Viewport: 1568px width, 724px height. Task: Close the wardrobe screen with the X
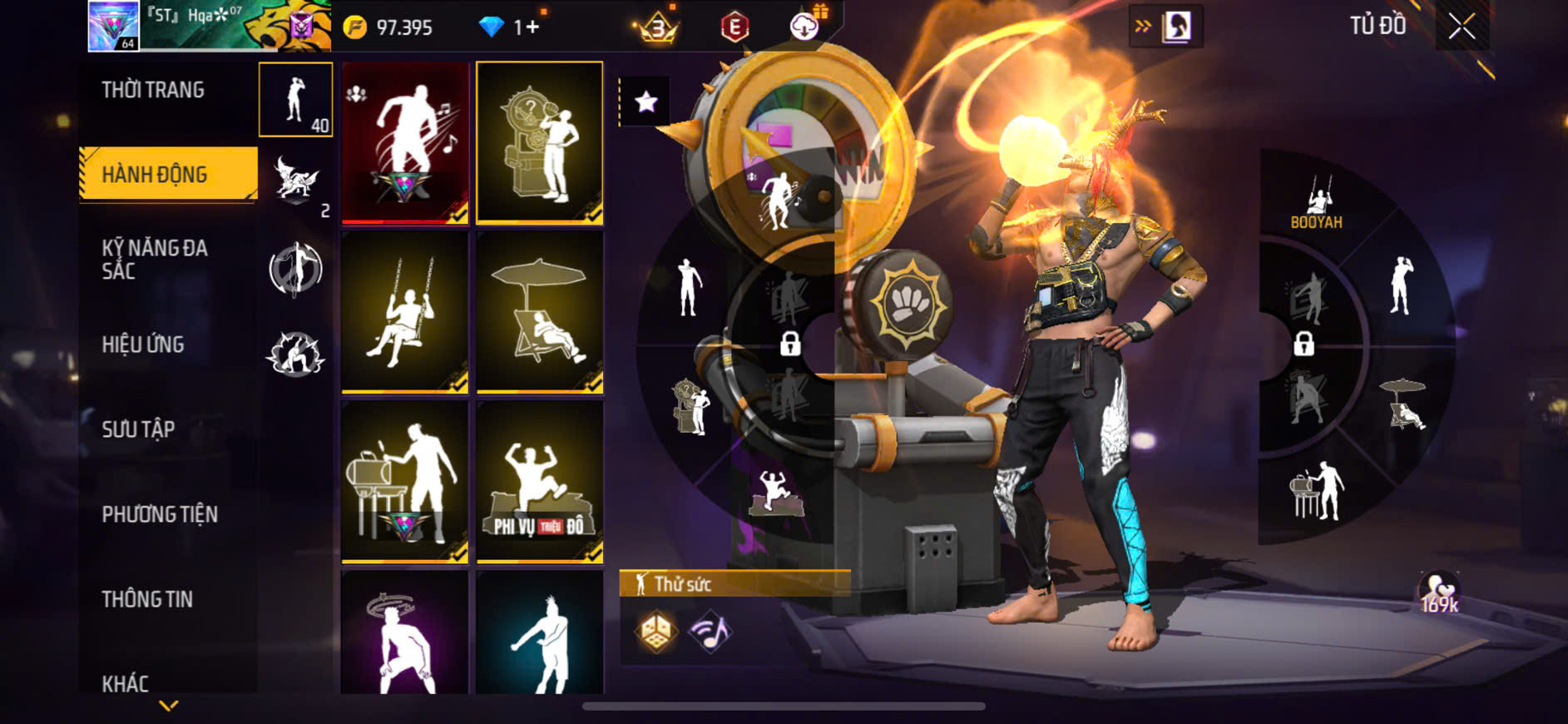[1462, 27]
